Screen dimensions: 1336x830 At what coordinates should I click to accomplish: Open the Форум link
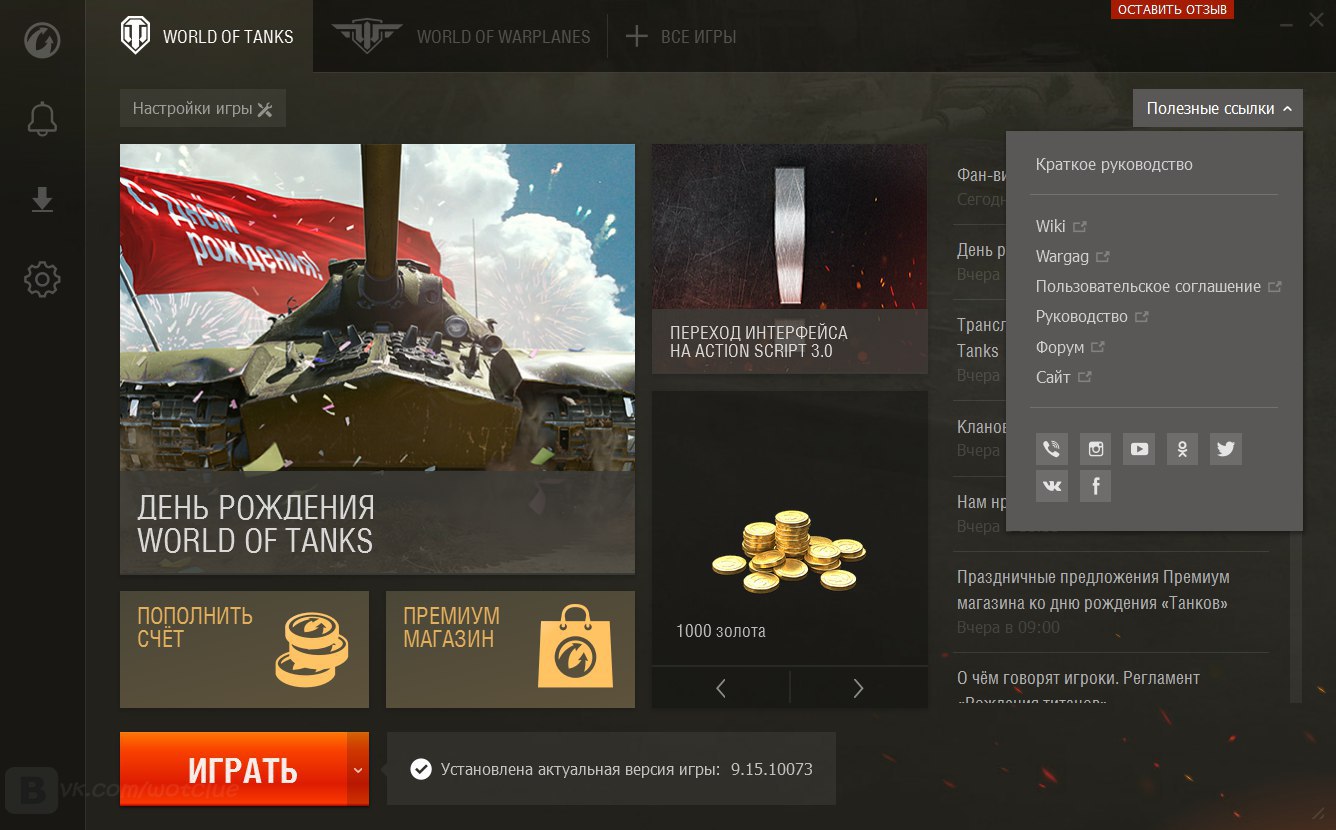tap(1060, 347)
